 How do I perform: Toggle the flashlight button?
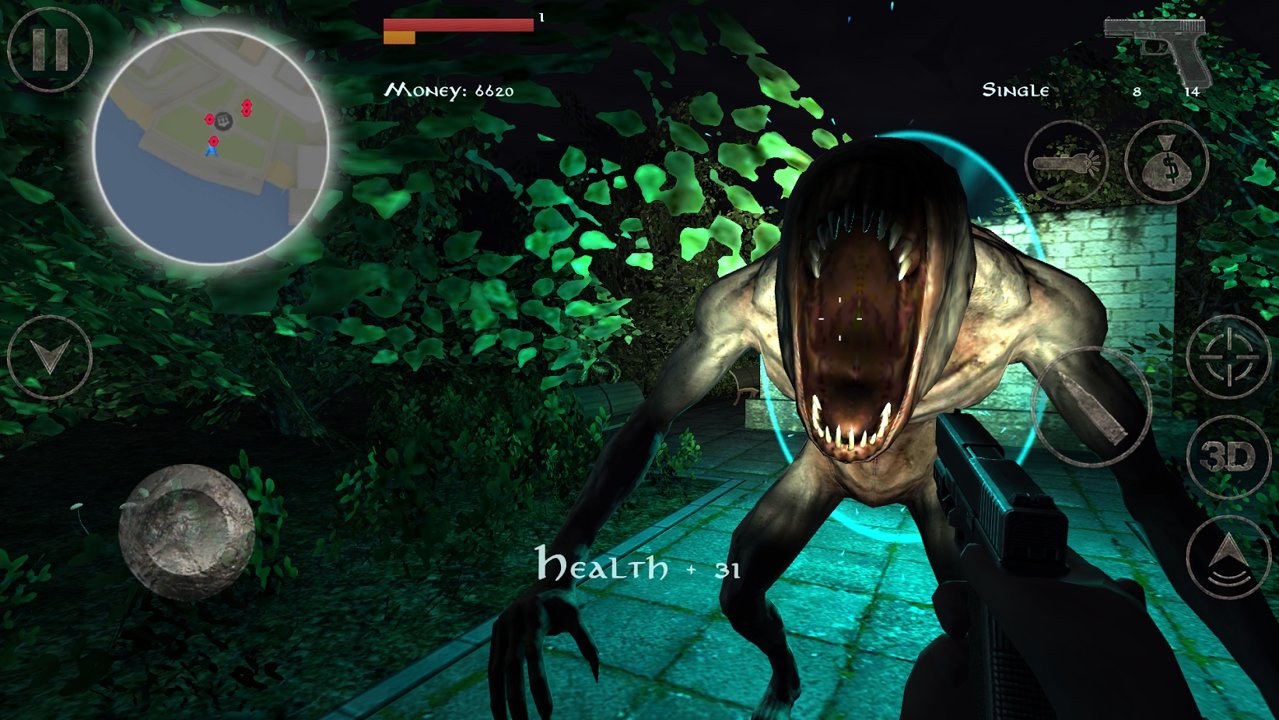[1066, 162]
